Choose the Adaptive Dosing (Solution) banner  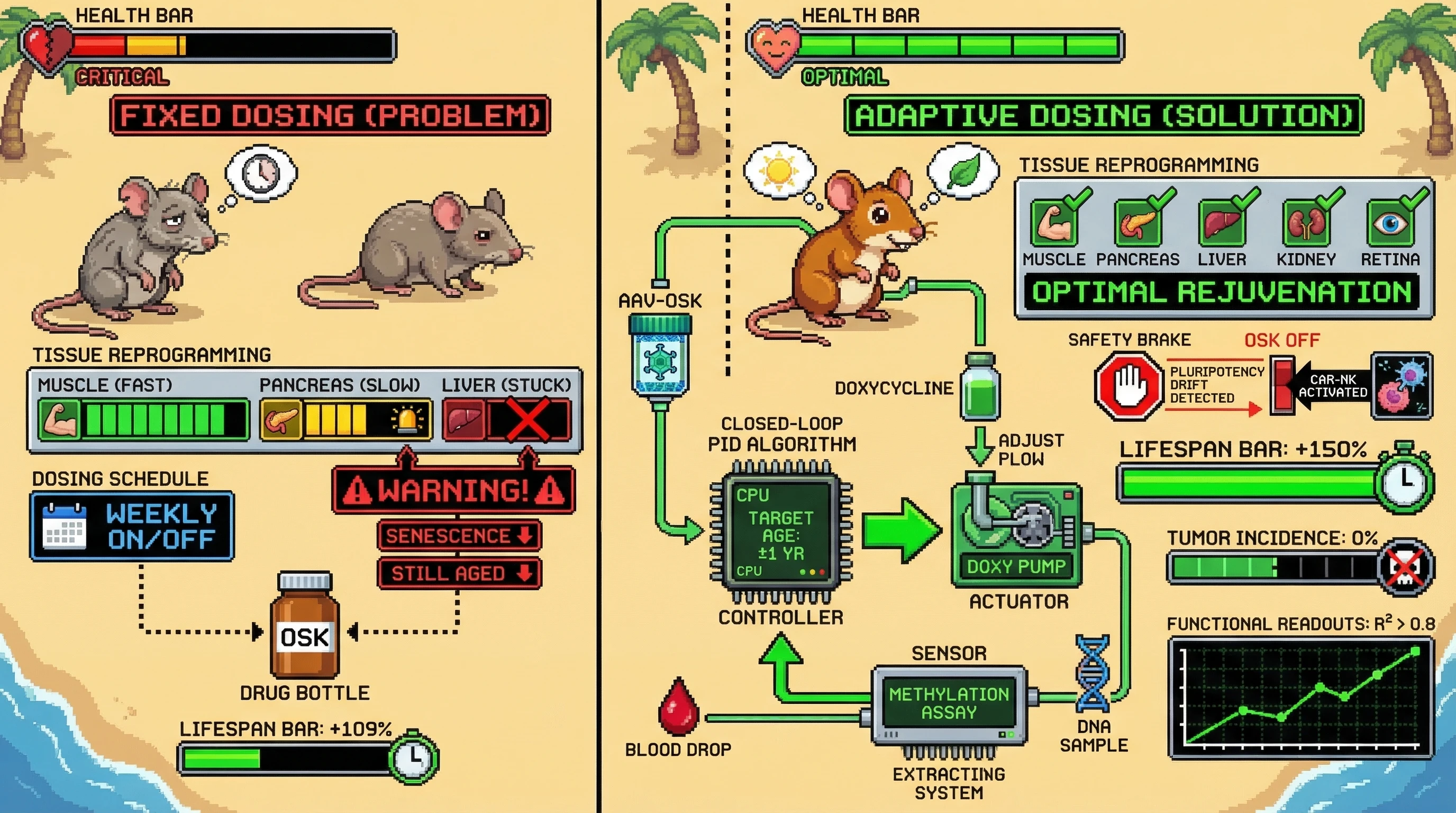(1103, 115)
